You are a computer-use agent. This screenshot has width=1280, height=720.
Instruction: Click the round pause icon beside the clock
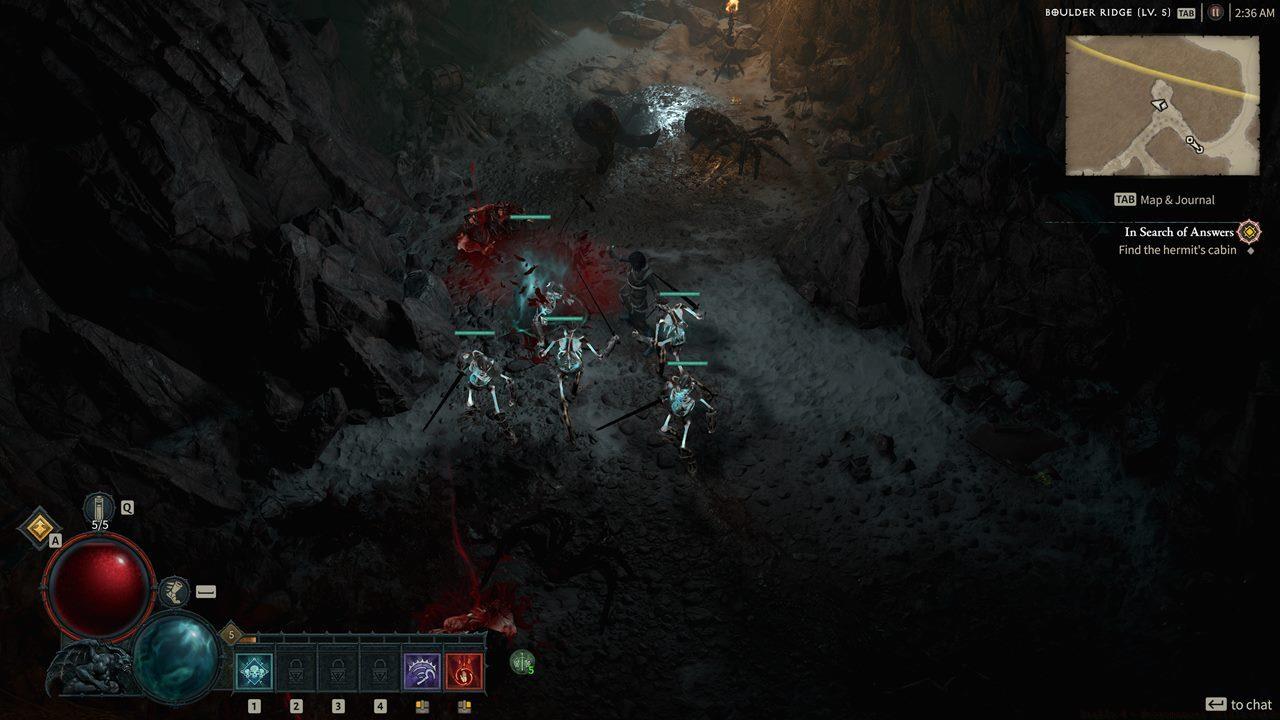coord(1215,13)
